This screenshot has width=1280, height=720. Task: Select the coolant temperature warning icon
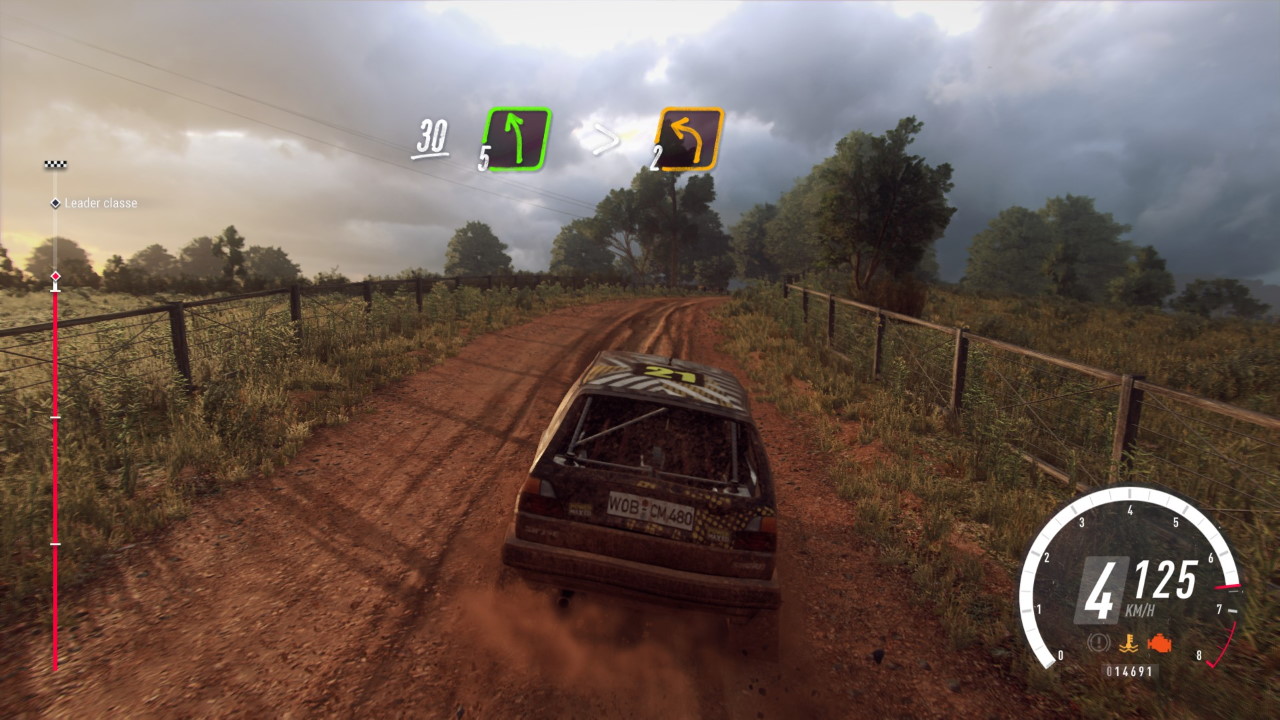pyautogui.click(x=1130, y=642)
